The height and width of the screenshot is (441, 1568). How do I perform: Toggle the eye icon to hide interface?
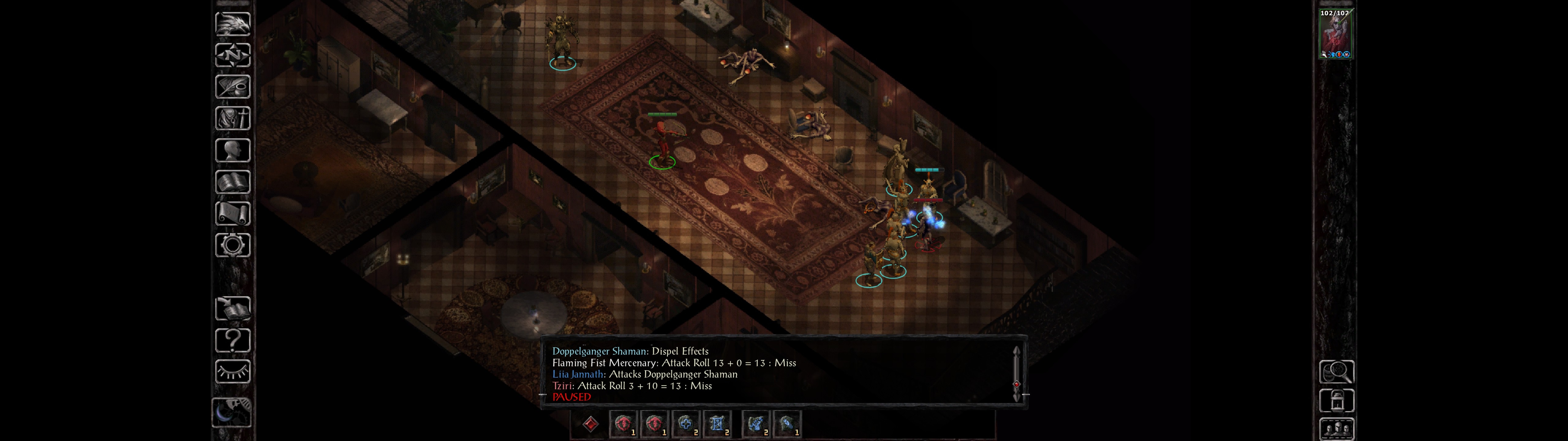[232, 371]
